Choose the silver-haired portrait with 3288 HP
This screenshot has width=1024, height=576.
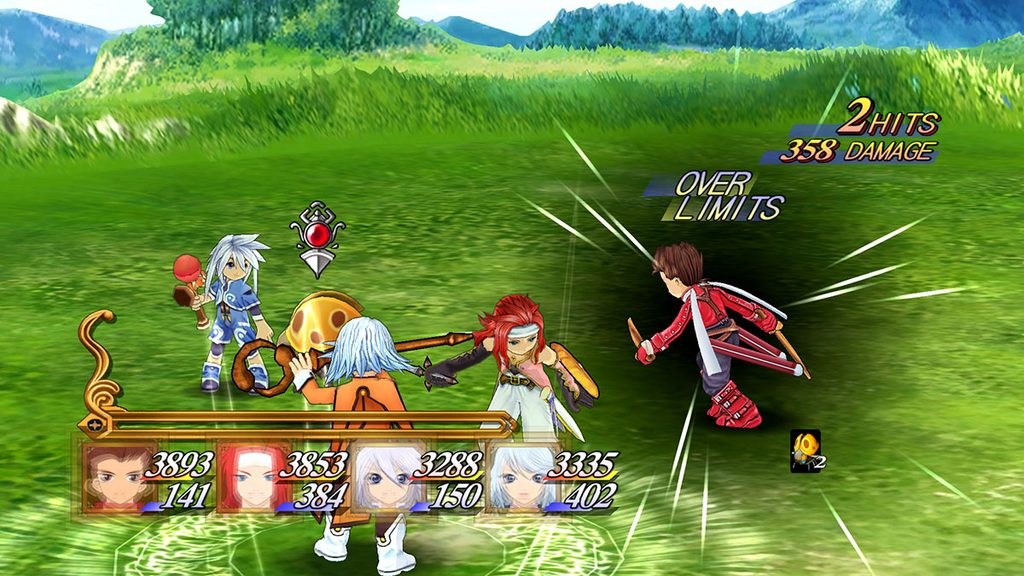[383, 478]
